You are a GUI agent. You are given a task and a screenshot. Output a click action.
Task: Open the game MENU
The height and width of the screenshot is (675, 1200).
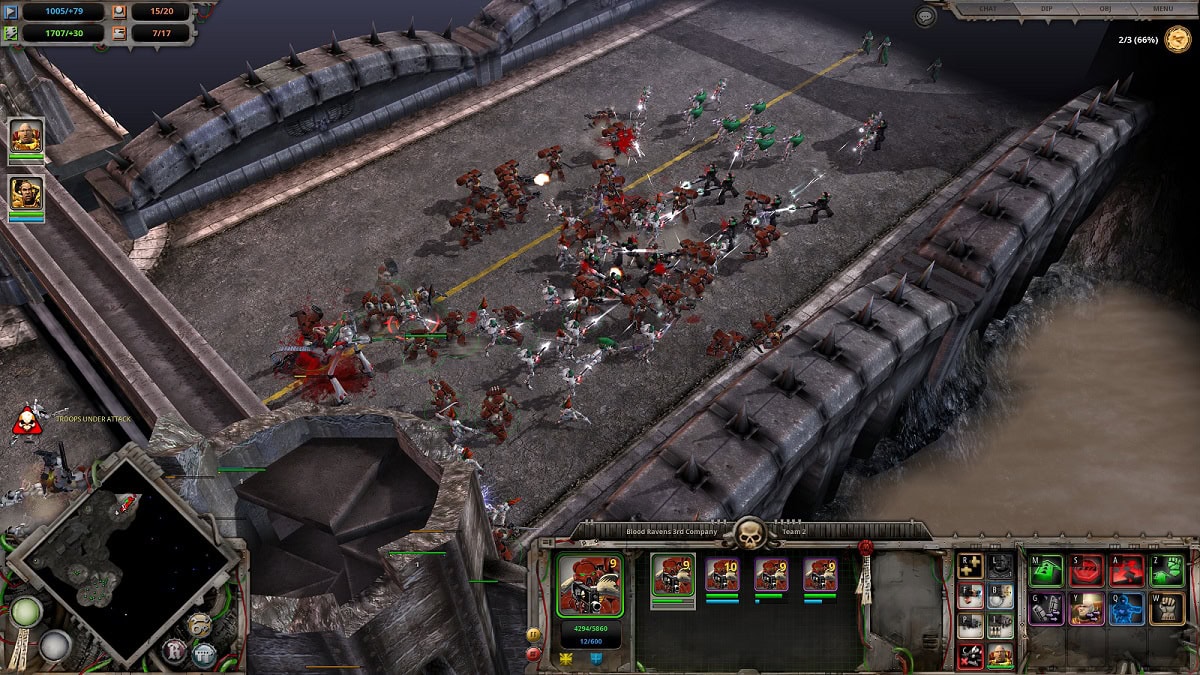1162,9
